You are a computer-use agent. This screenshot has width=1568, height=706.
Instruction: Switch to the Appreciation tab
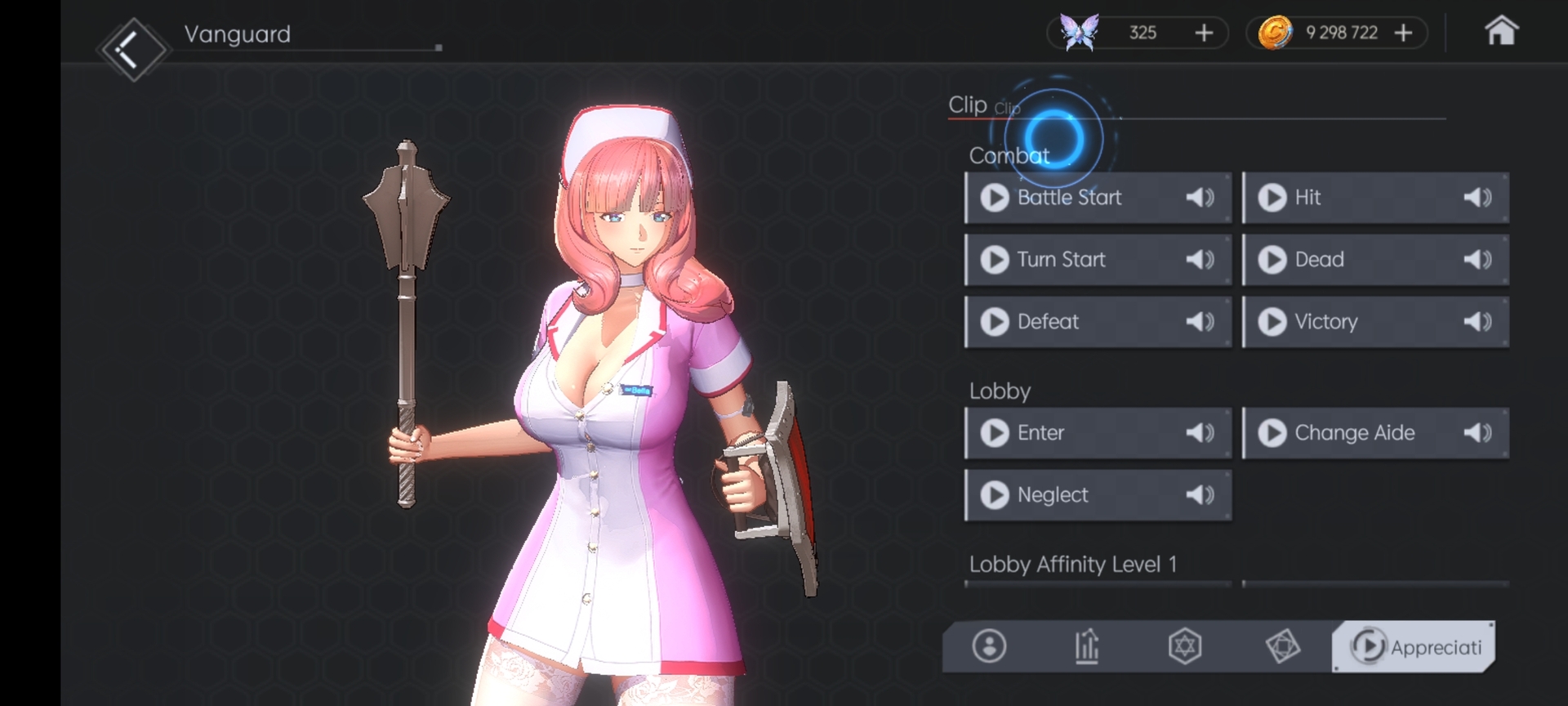coord(1414,646)
